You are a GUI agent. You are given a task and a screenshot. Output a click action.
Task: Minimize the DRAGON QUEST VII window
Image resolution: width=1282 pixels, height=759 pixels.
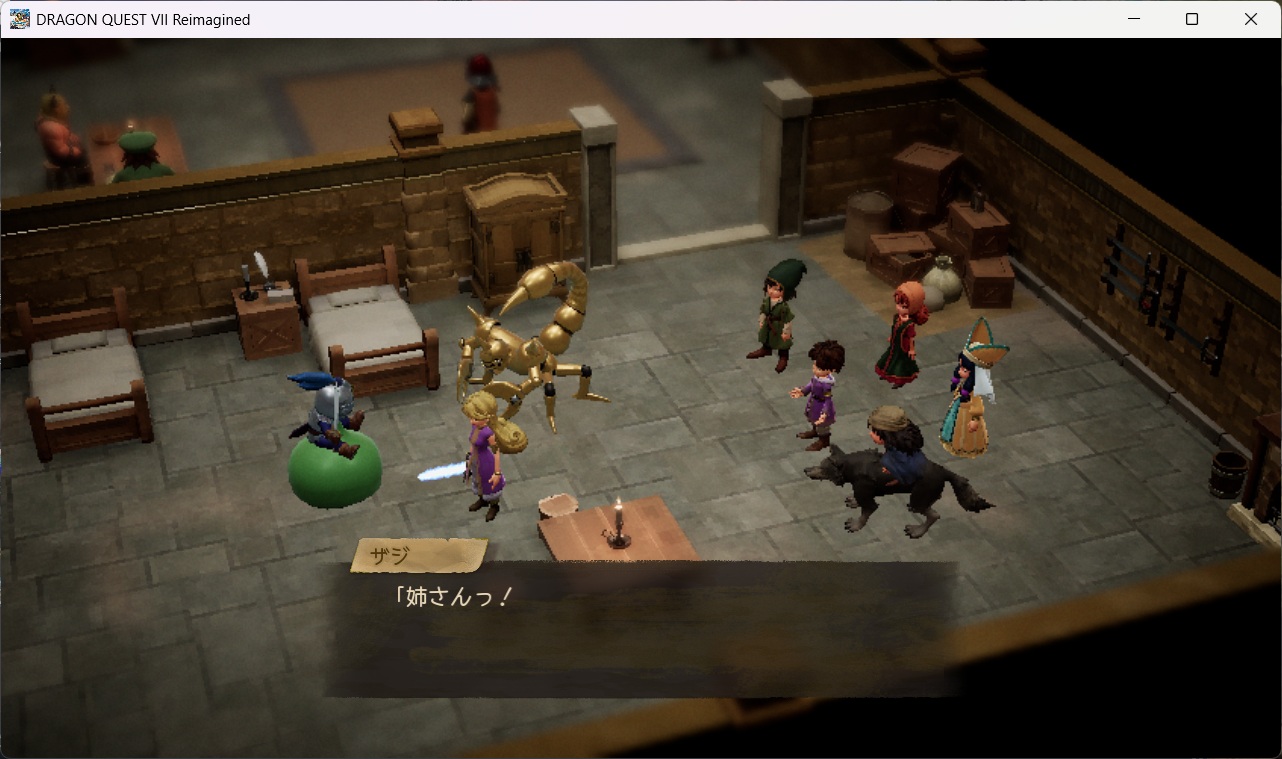(1134, 18)
